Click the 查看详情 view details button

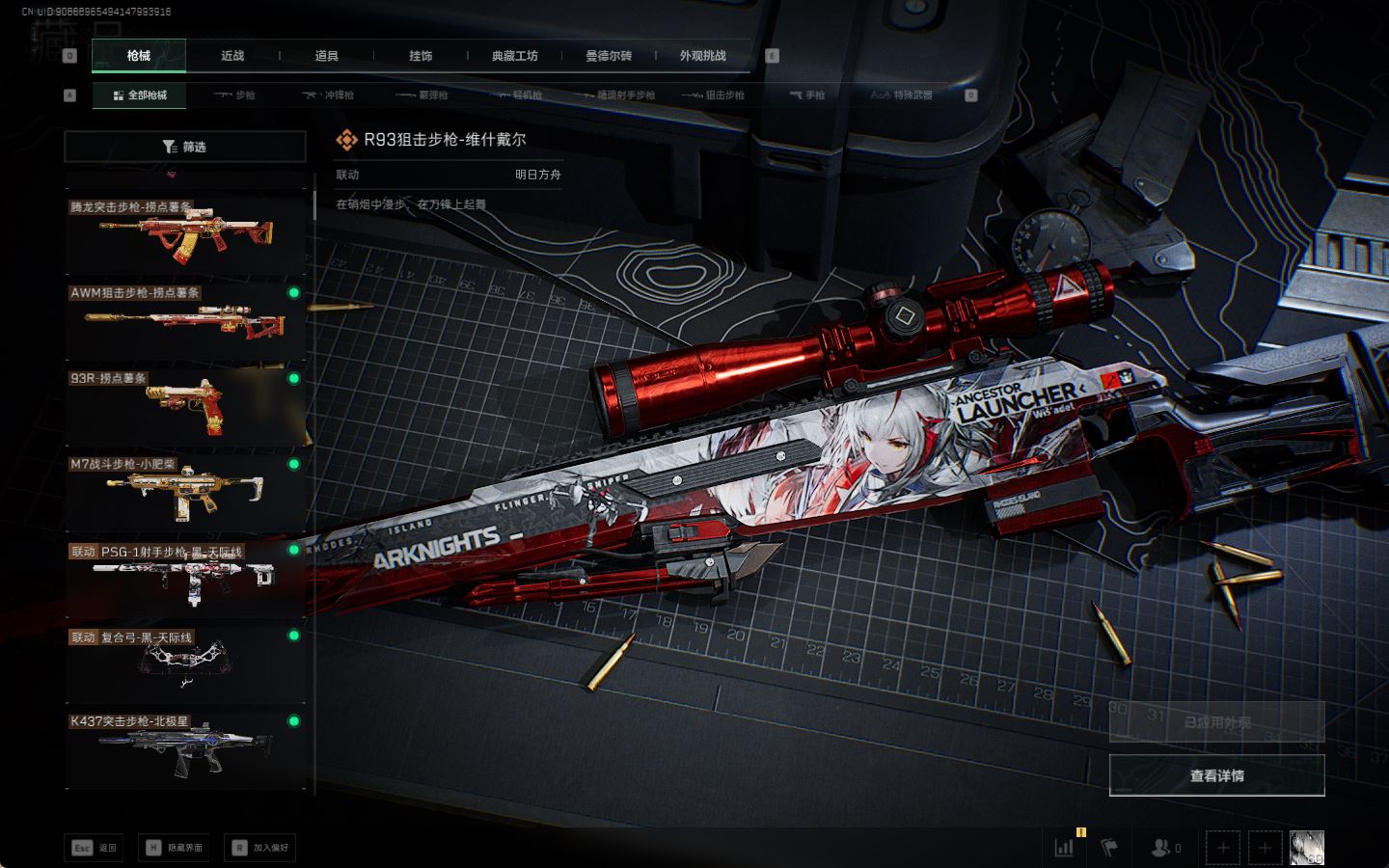pyautogui.click(x=1216, y=775)
